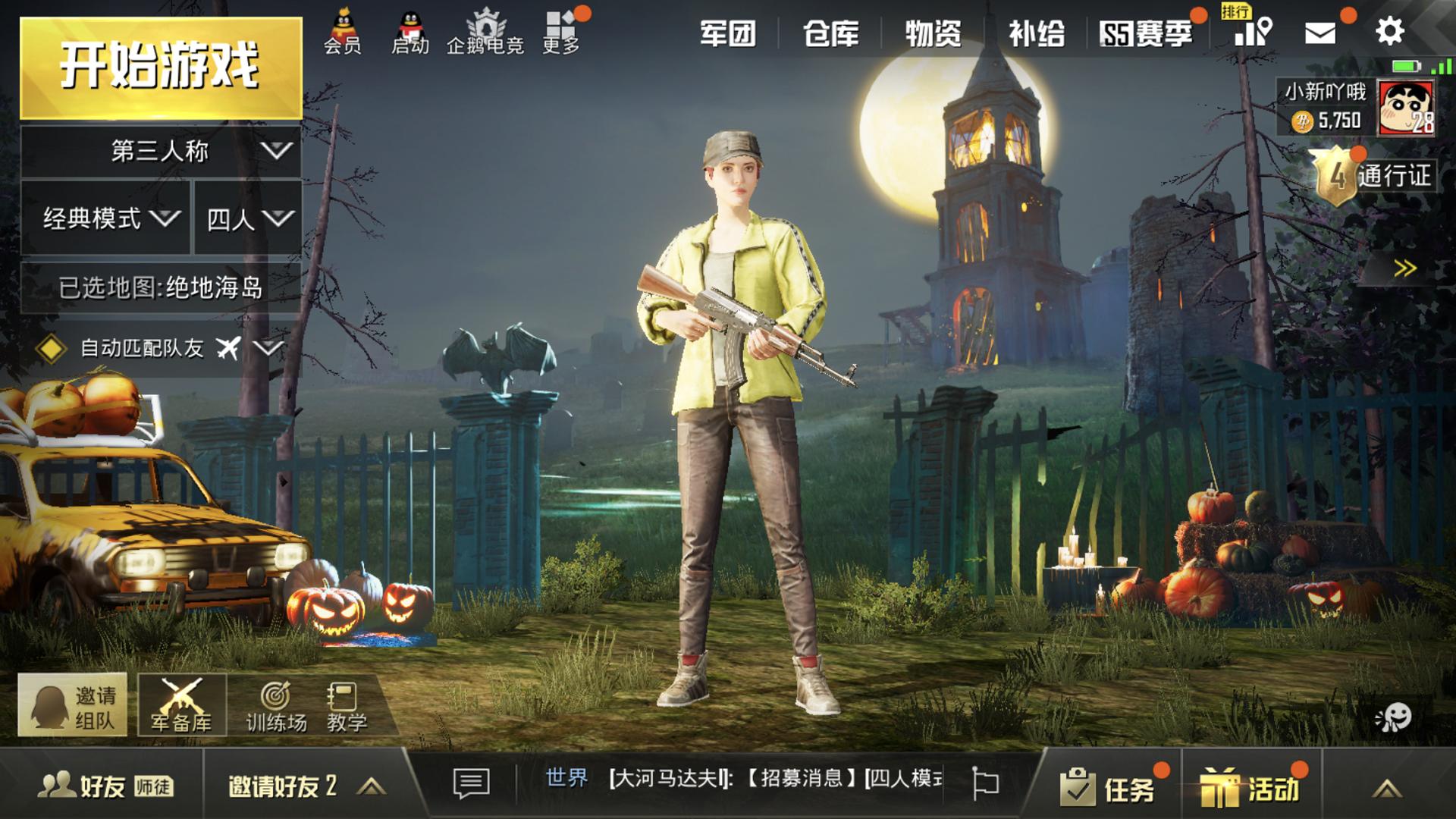Image resolution: width=1456 pixels, height=819 pixels.
Task: Open the 第三人称 perspective dropdown
Action: [x=161, y=151]
